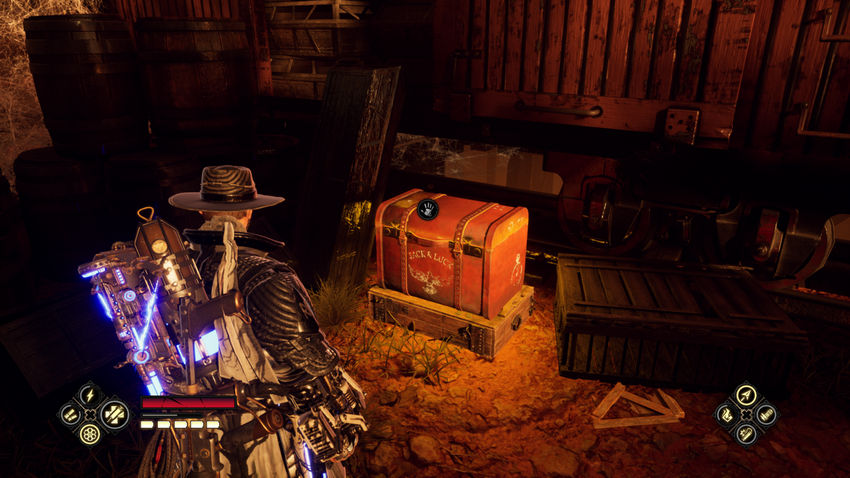
Task: Select the flame weapon icon
Action: 726,413
